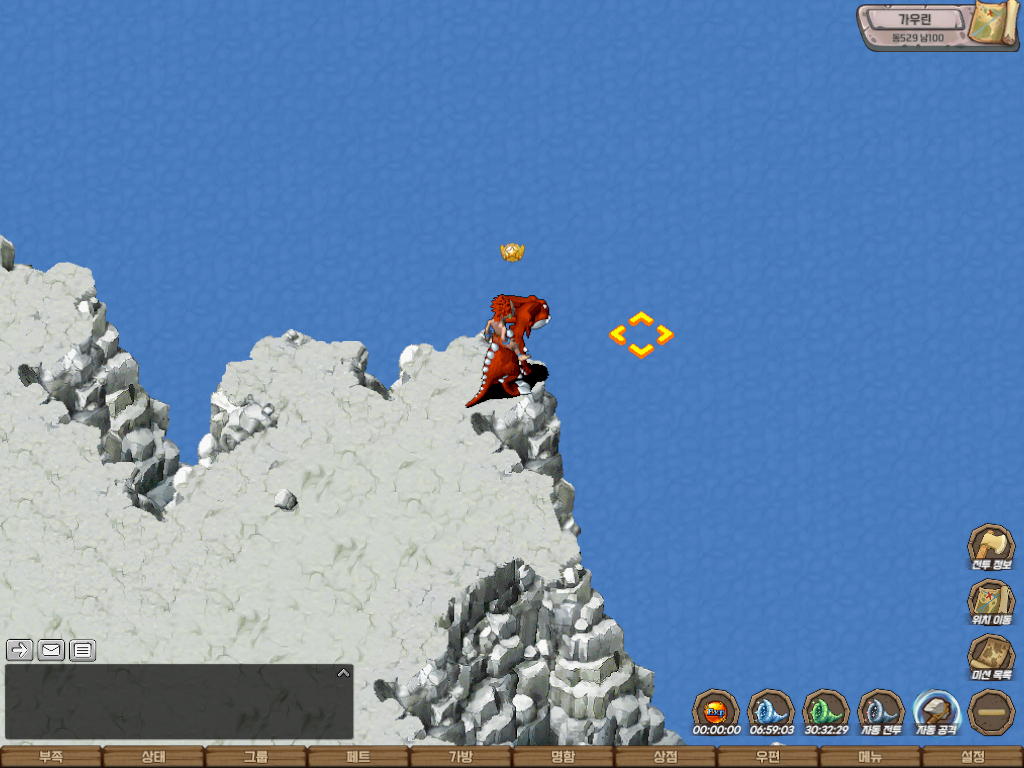Open the 상태 (status) menu
Image resolution: width=1024 pixels, height=768 pixels.
(153, 757)
